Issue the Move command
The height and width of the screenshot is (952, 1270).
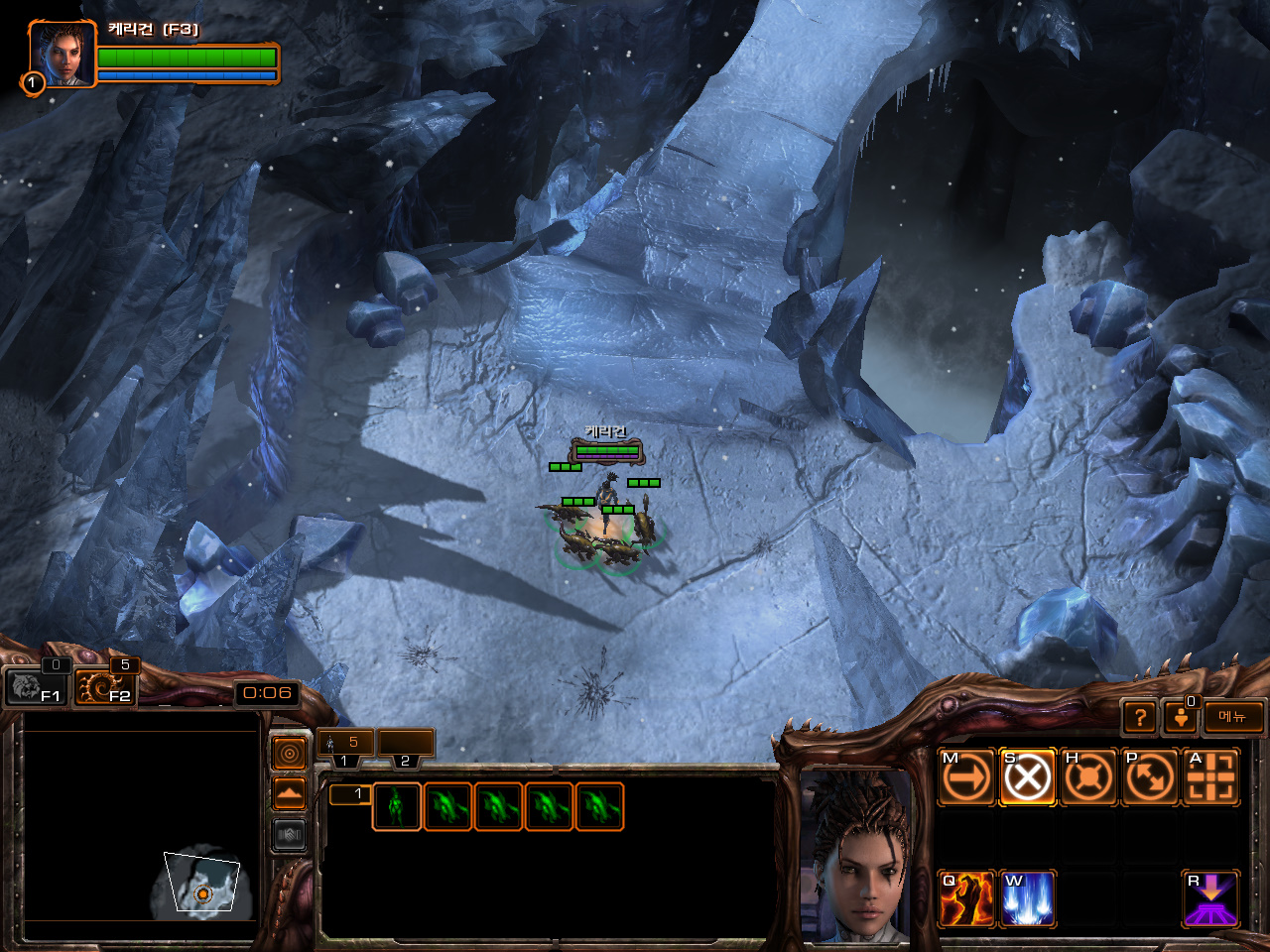click(966, 776)
